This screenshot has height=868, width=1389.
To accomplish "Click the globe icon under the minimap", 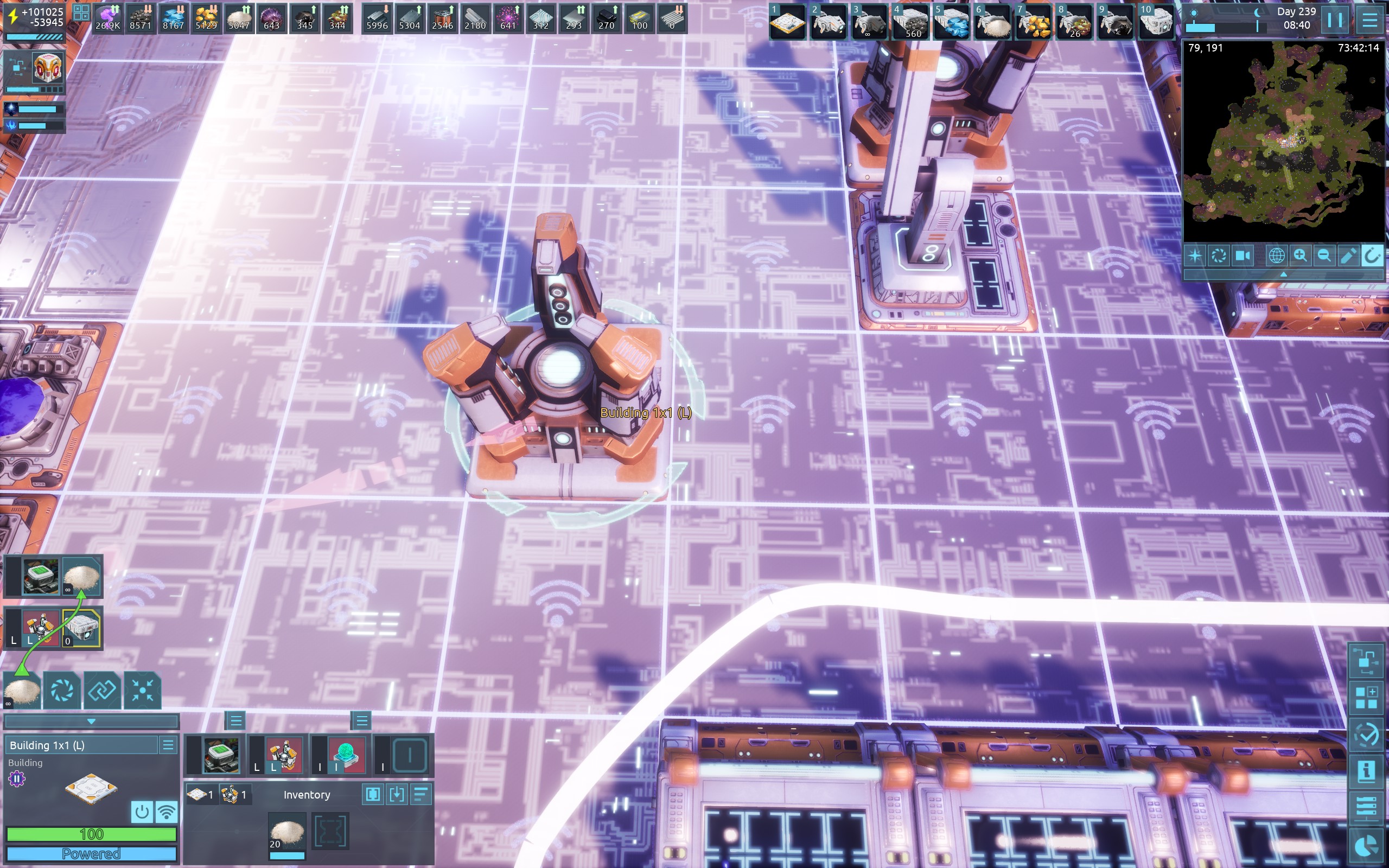I will tap(1276, 256).
